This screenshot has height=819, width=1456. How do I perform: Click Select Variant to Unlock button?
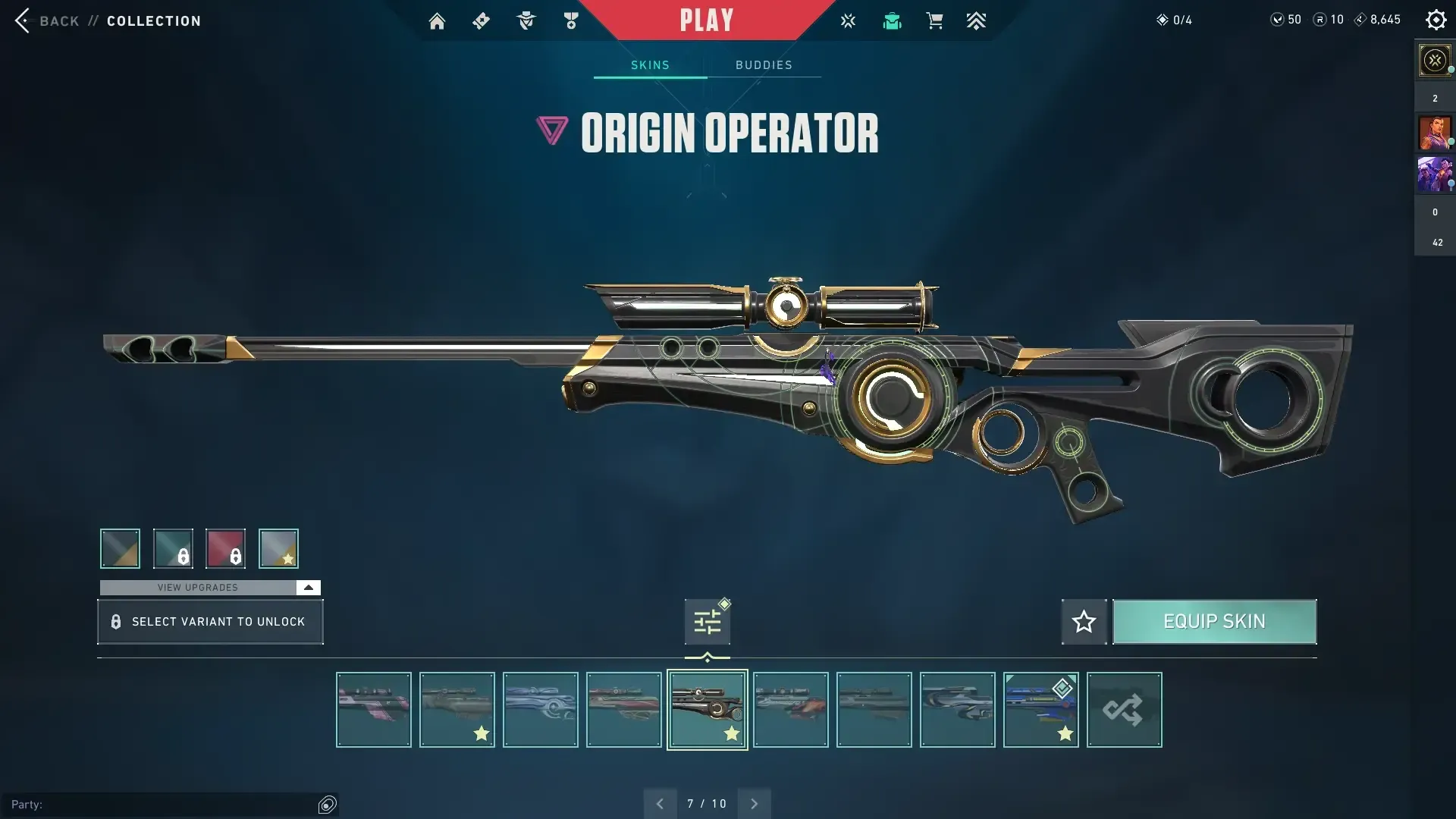point(210,622)
